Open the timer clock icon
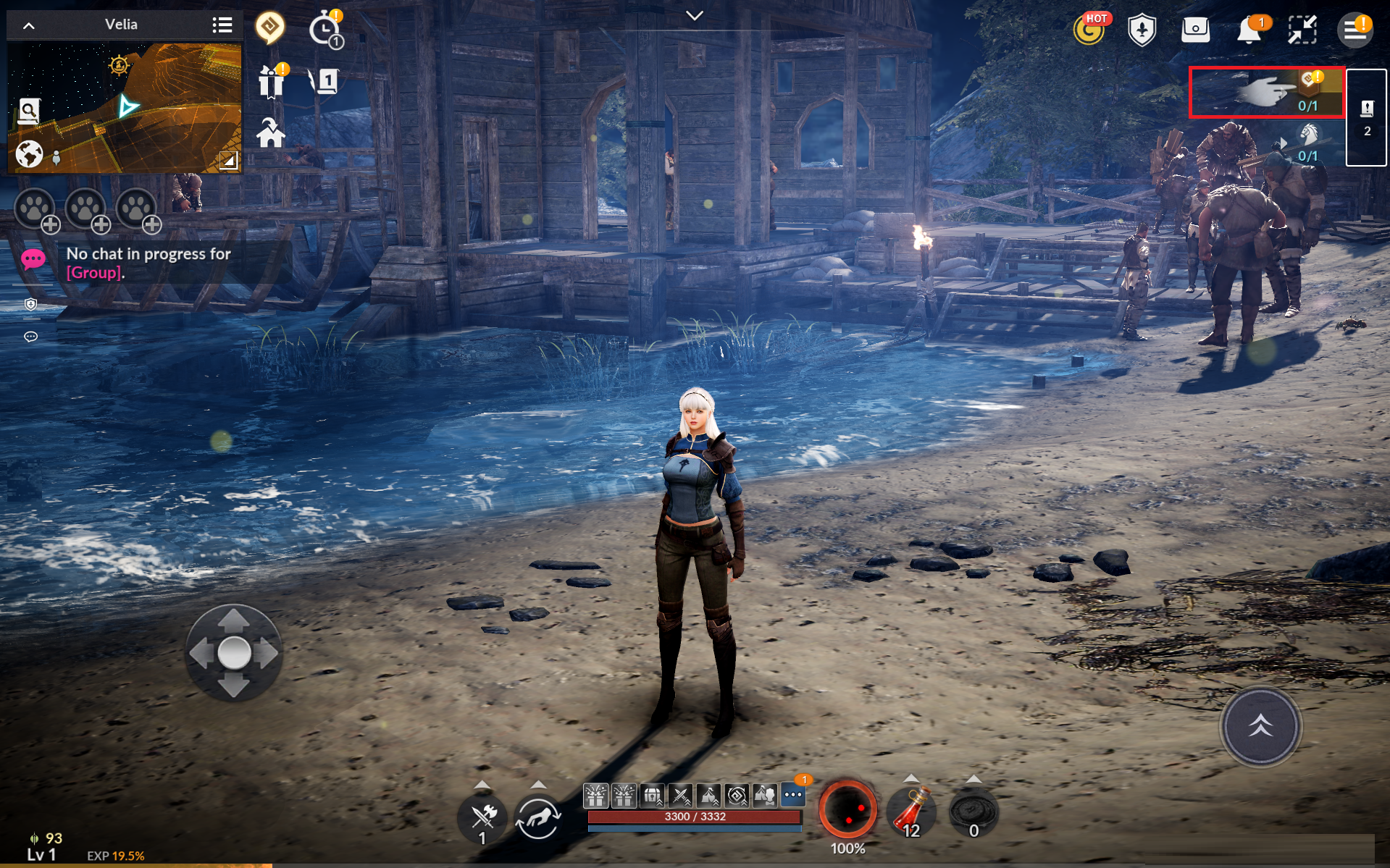Viewport: 1390px width, 868px height. [325, 30]
